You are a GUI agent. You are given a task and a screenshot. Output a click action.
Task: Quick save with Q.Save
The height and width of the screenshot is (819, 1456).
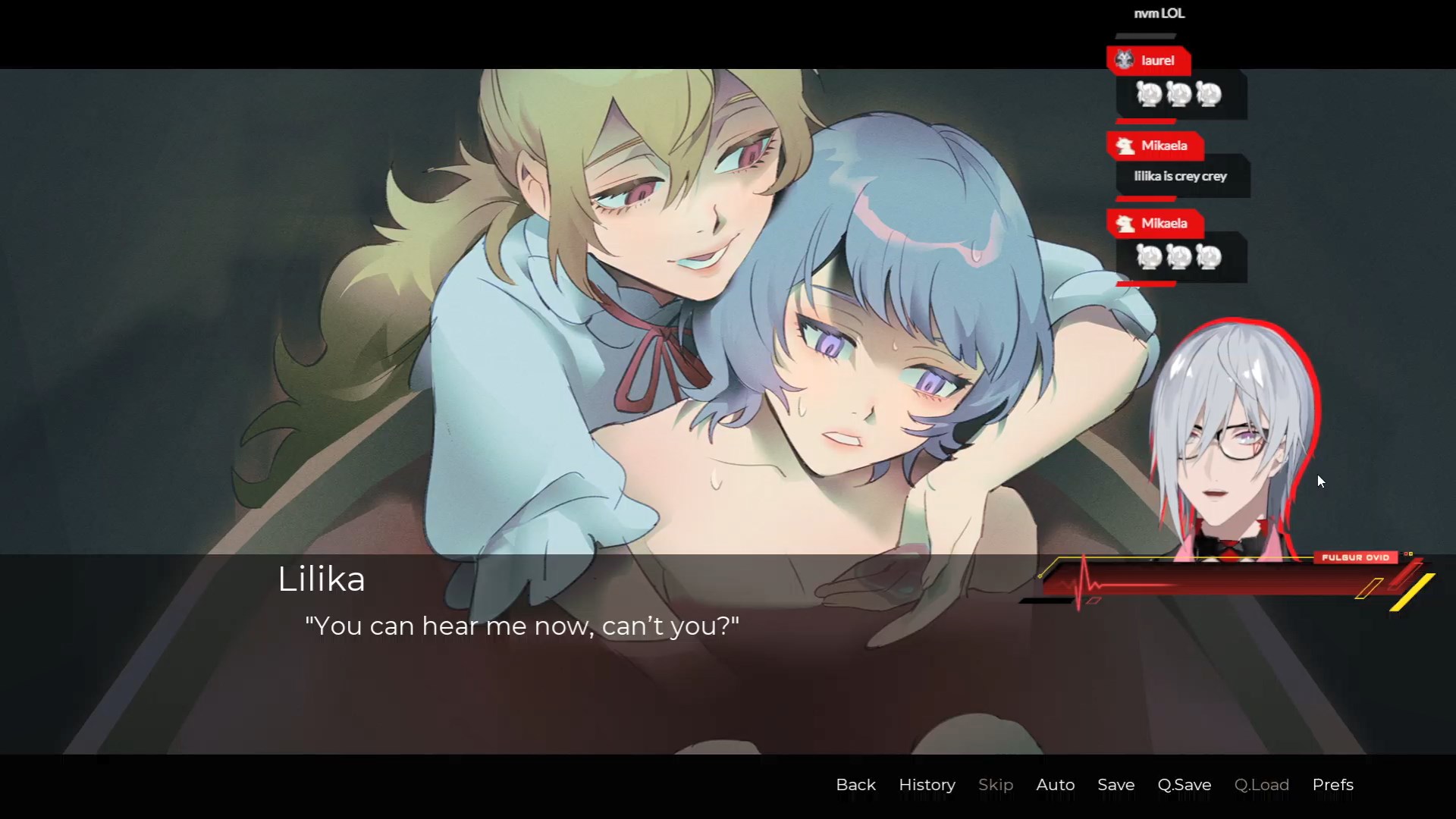(1184, 785)
